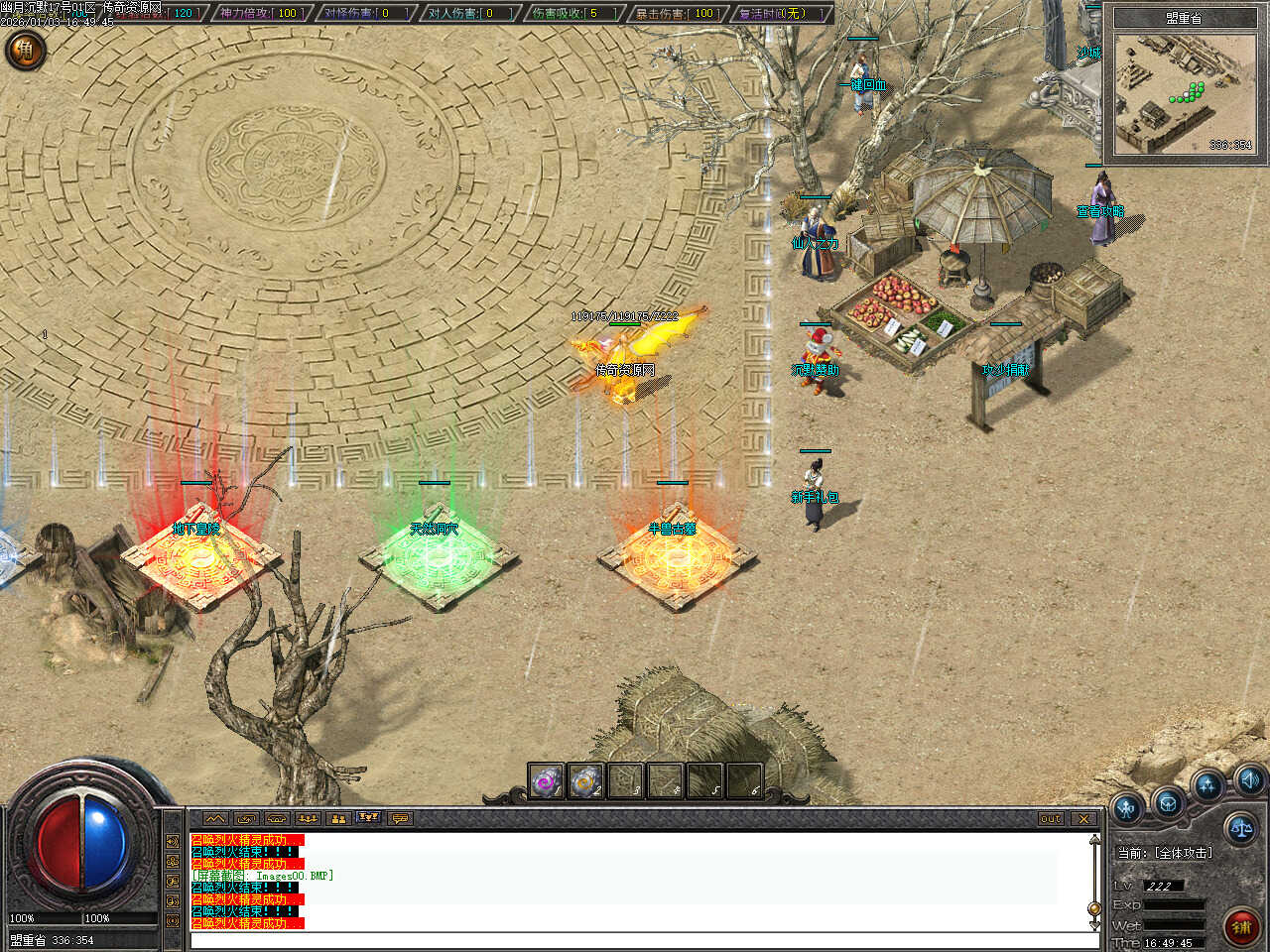Use the purple swirl stone in hotbar
The image size is (1270, 952).
pos(546,781)
